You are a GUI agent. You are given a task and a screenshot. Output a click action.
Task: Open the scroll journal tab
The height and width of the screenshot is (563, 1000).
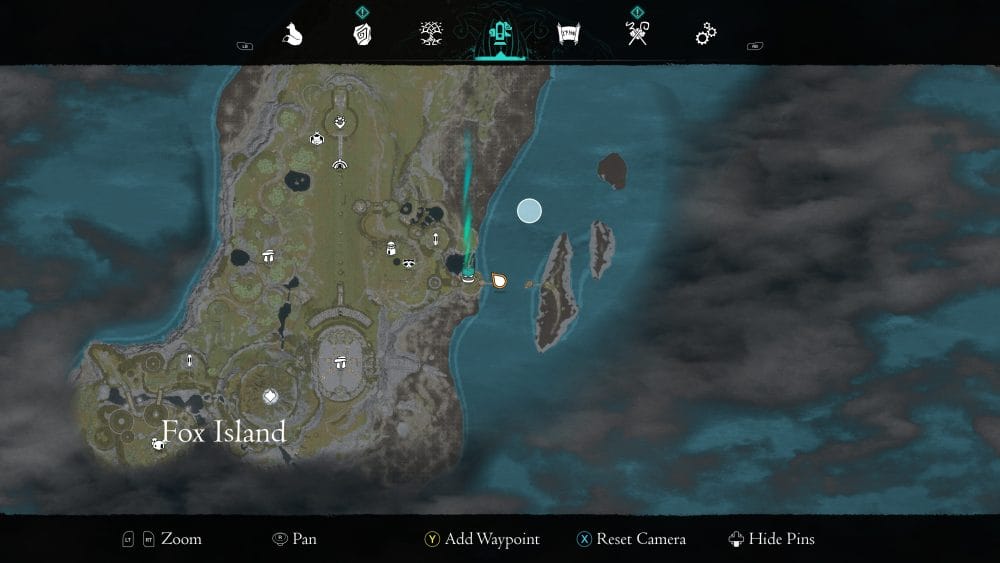point(568,35)
